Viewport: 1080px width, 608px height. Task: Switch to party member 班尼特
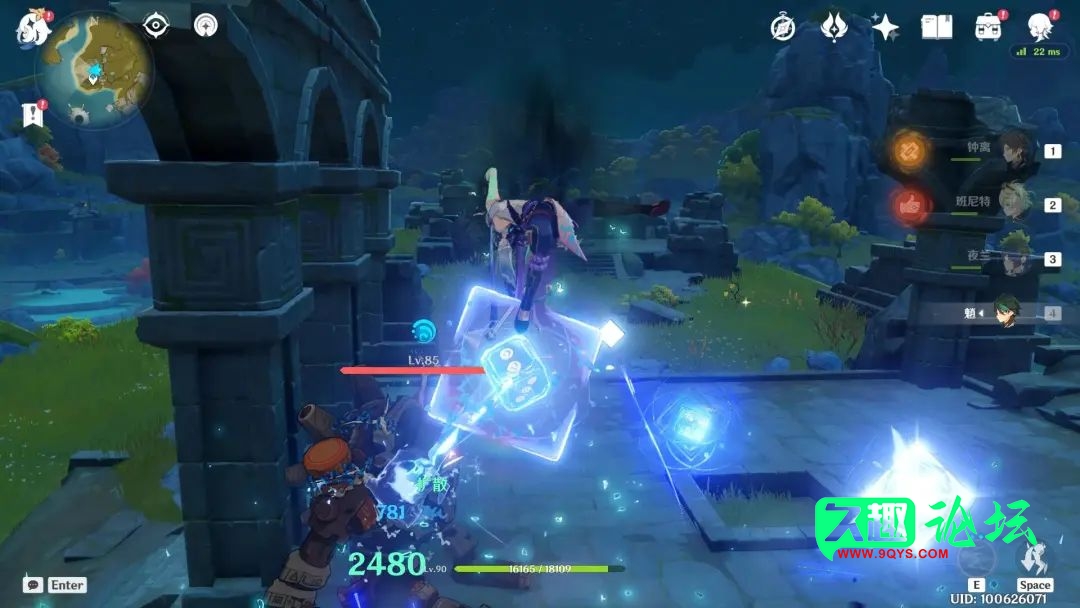tap(1014, 204)
